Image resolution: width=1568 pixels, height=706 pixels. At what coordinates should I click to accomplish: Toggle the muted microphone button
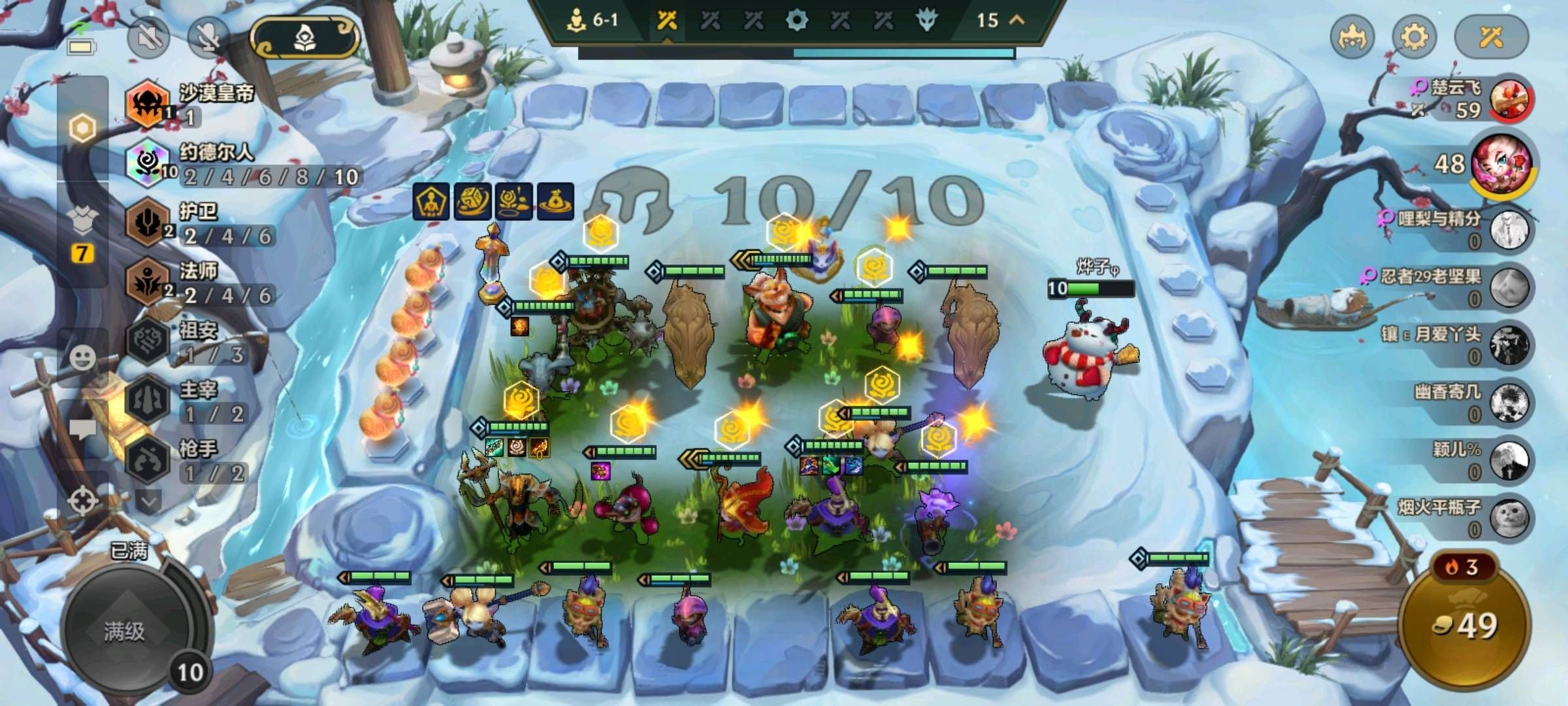coord(208,37)
